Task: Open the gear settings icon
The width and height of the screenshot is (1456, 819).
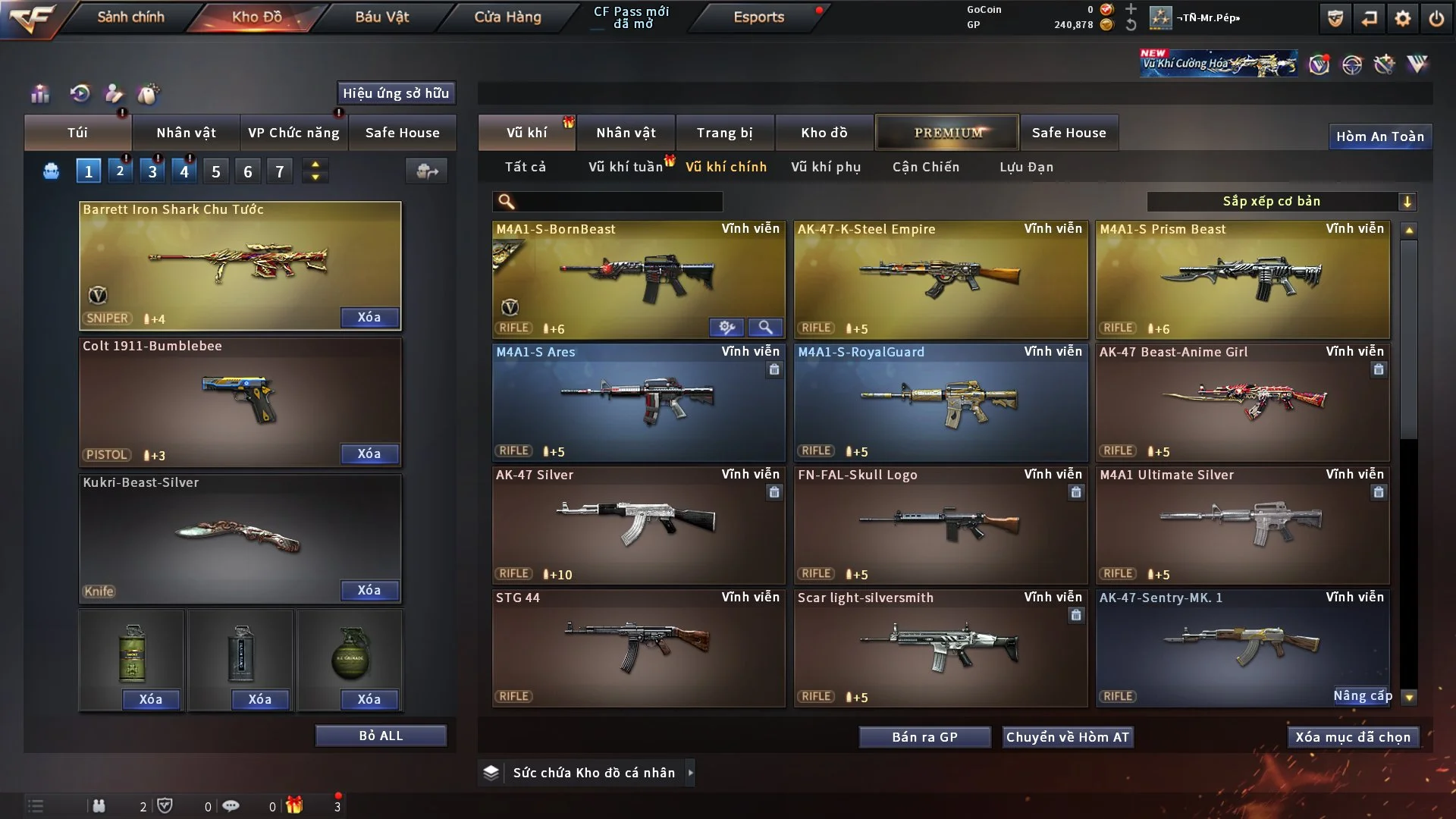Action: pos(1402,18)
